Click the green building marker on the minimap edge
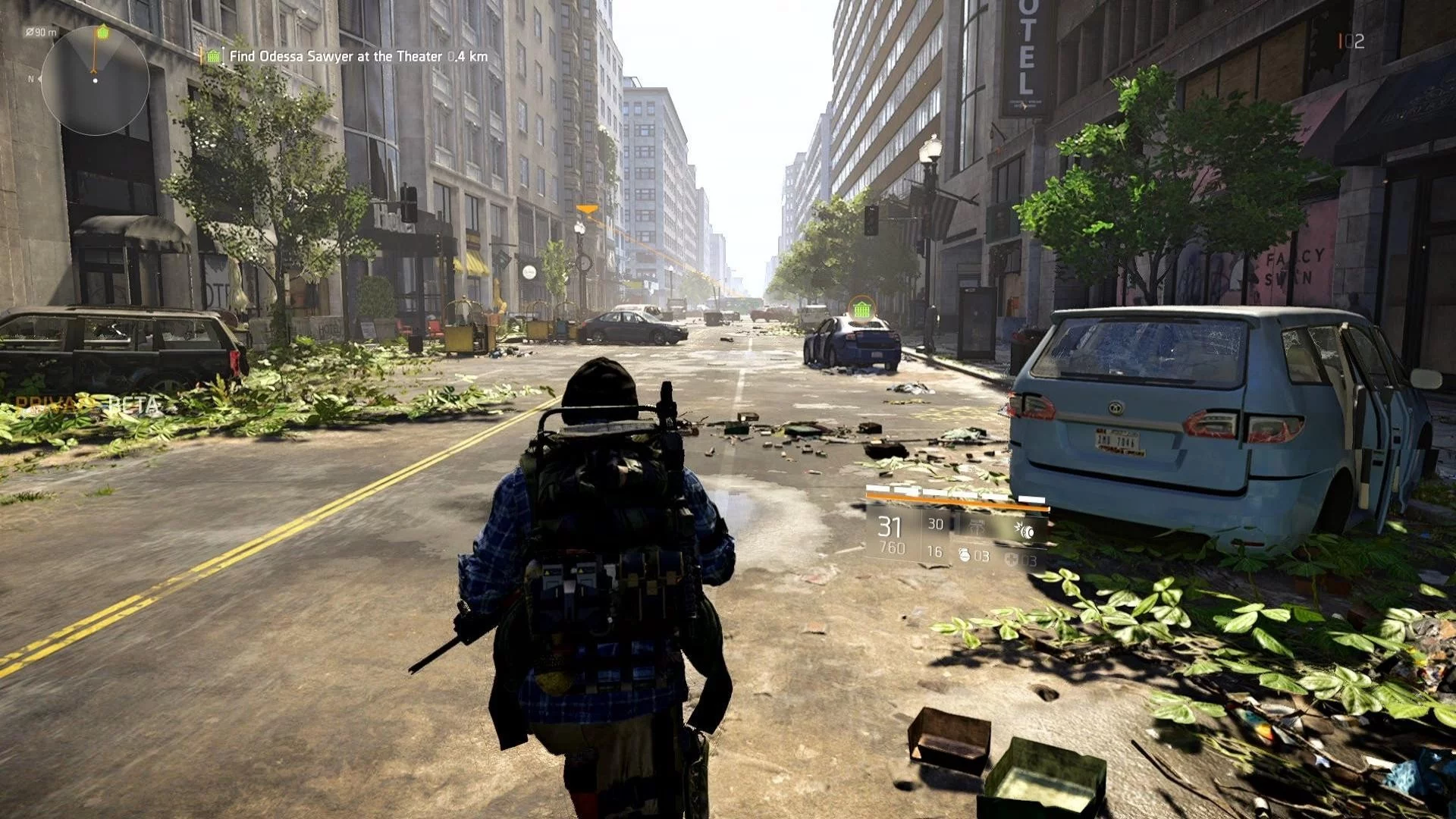This screenshot has width=1456, height=819. 103,32
